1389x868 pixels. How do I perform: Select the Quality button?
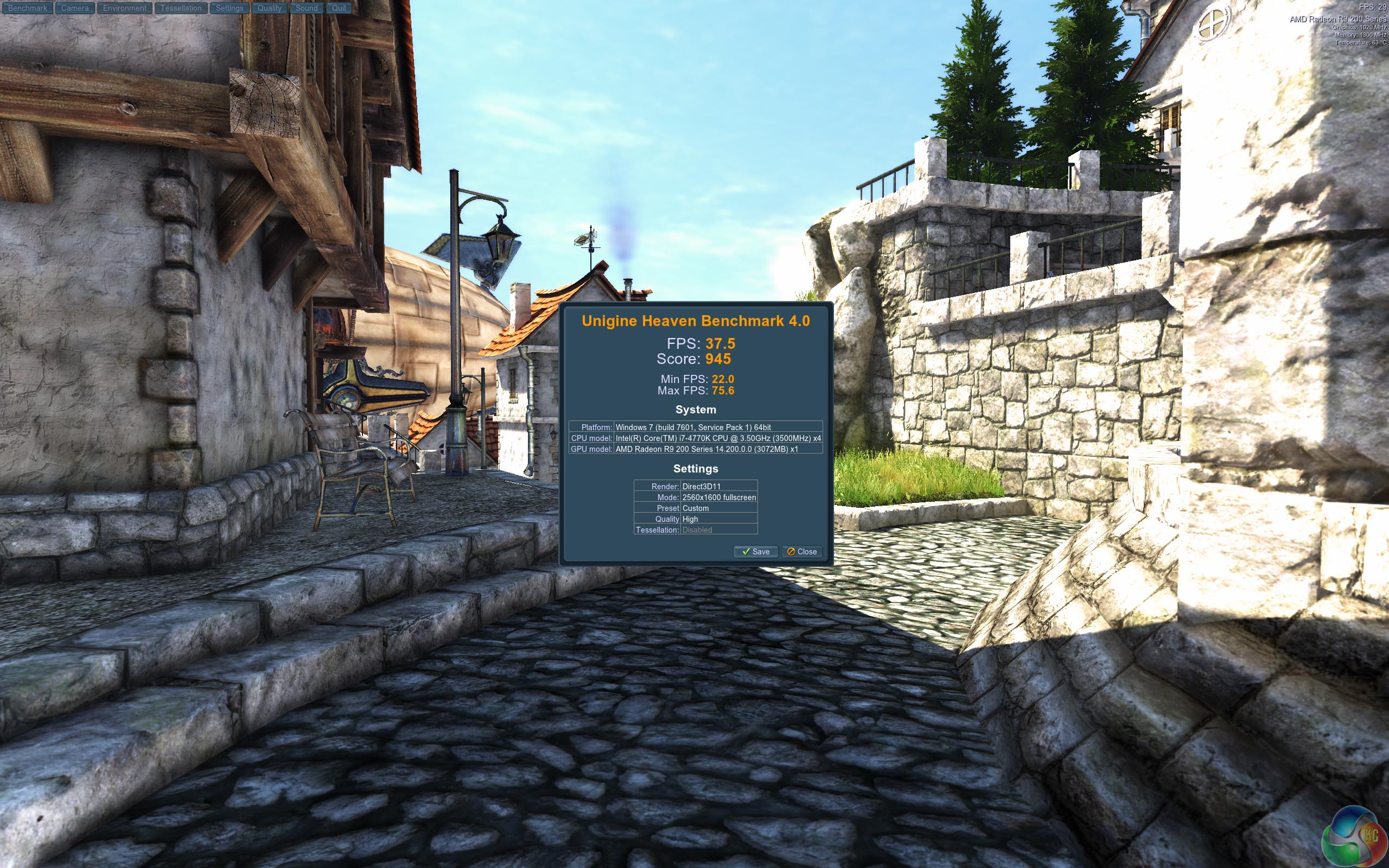pyautogui.click(x=269, y=8)
